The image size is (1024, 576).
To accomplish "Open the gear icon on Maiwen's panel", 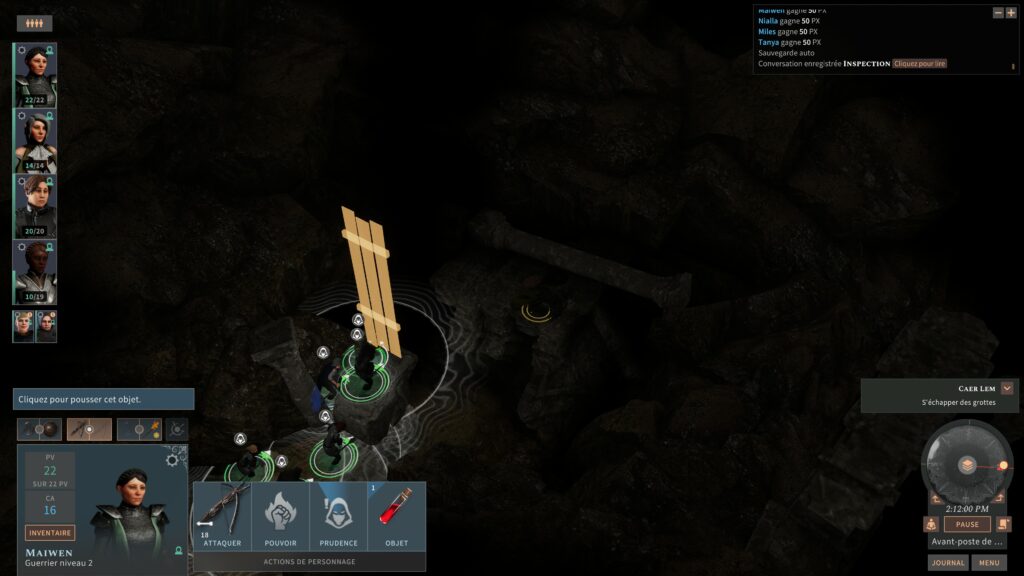I will coord(172,460).
